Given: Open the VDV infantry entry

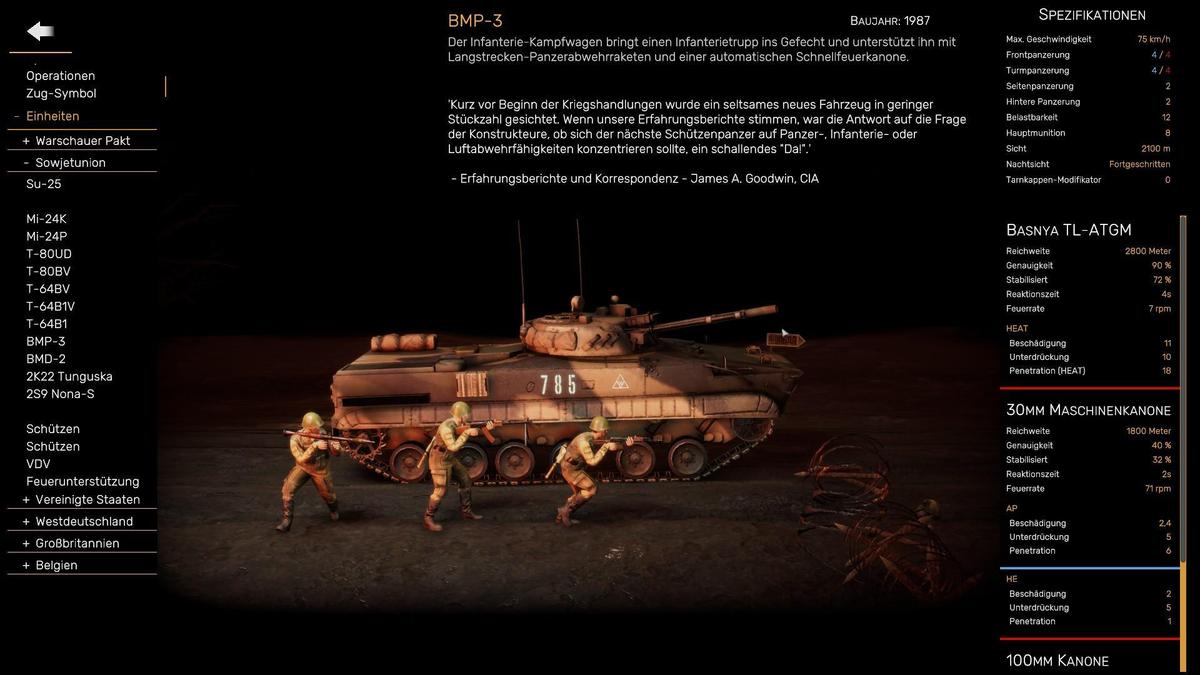Looking at the screenshot, I should [x=38, y=464].
